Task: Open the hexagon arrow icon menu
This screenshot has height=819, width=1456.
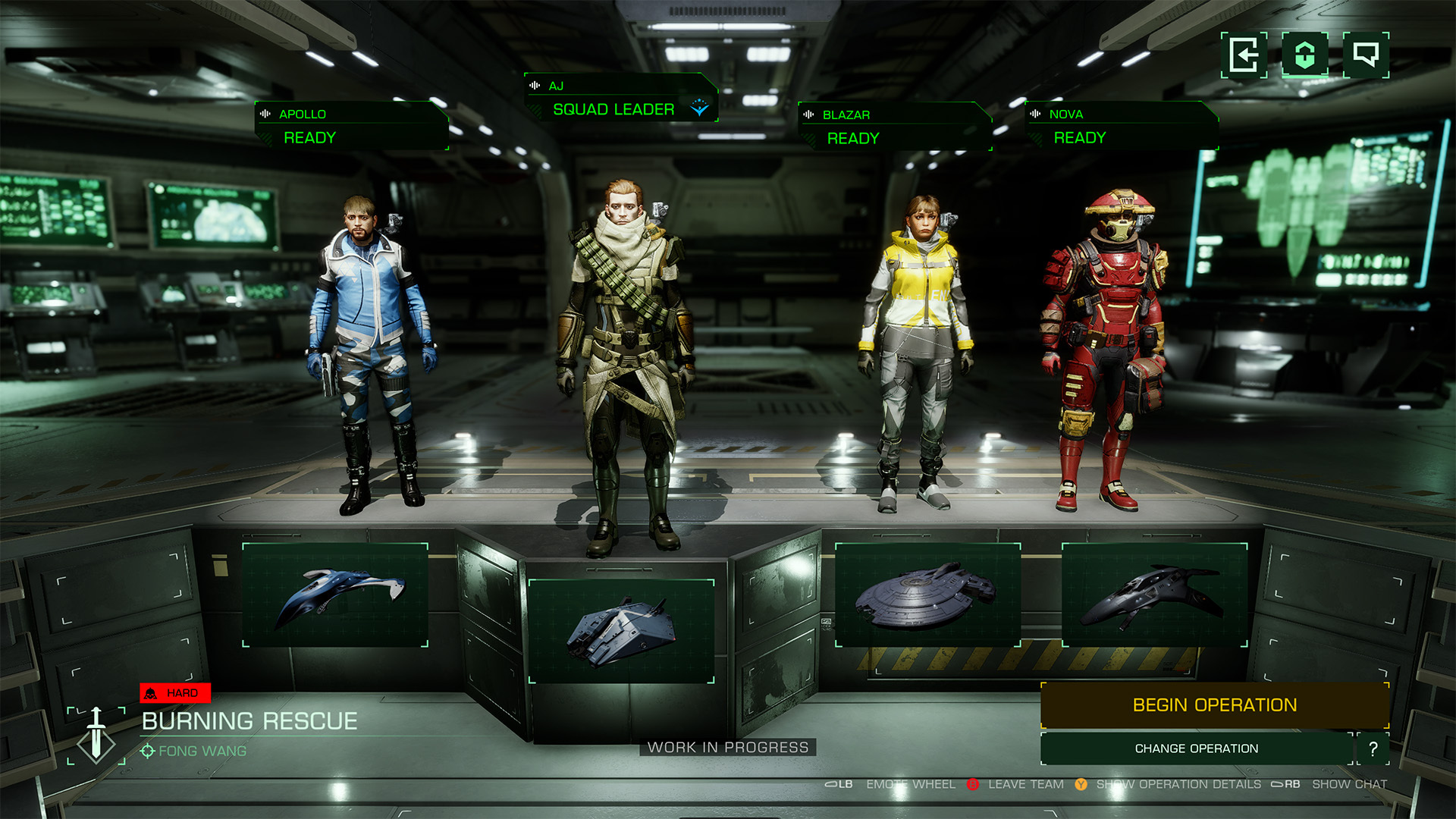Action: 1304,55
